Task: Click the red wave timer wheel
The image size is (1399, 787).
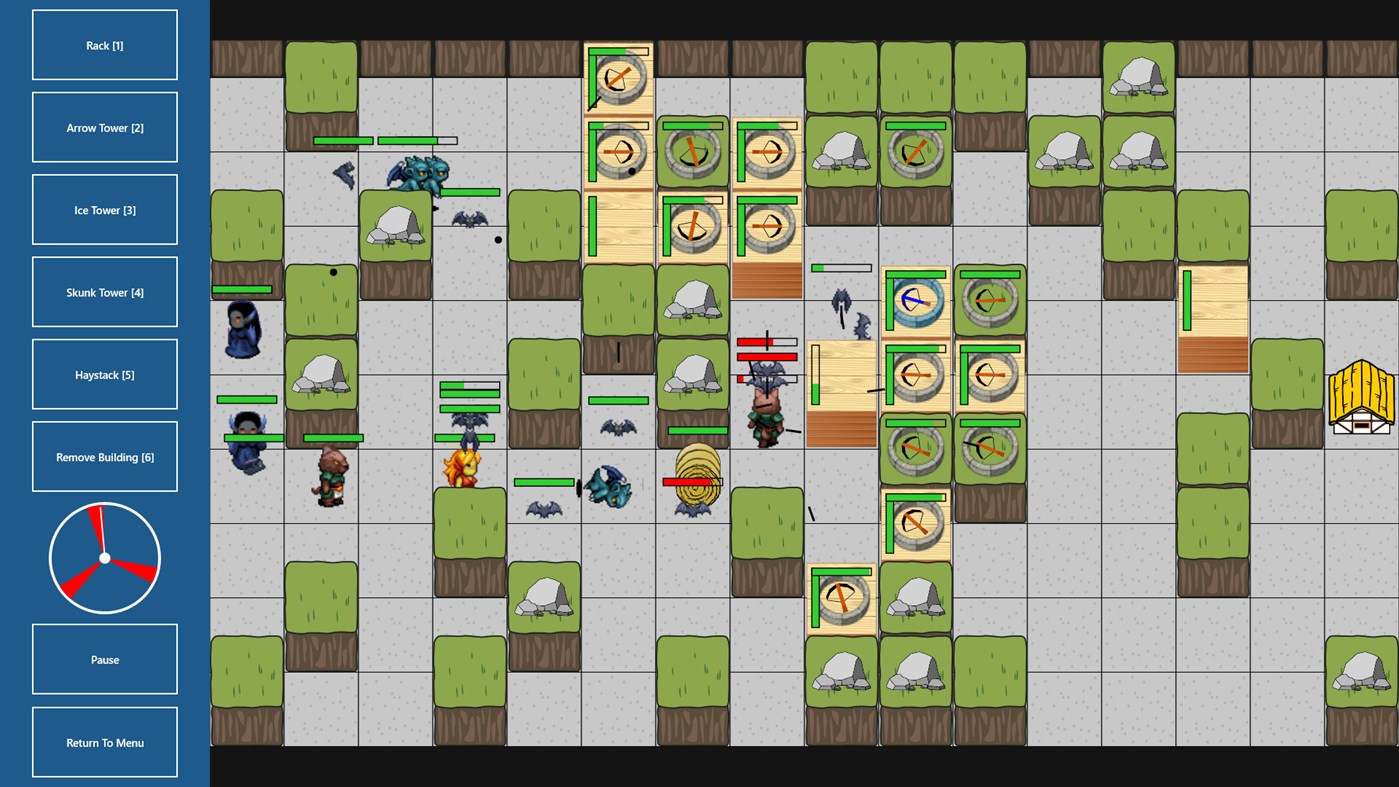Action: (x=104, y=556)
